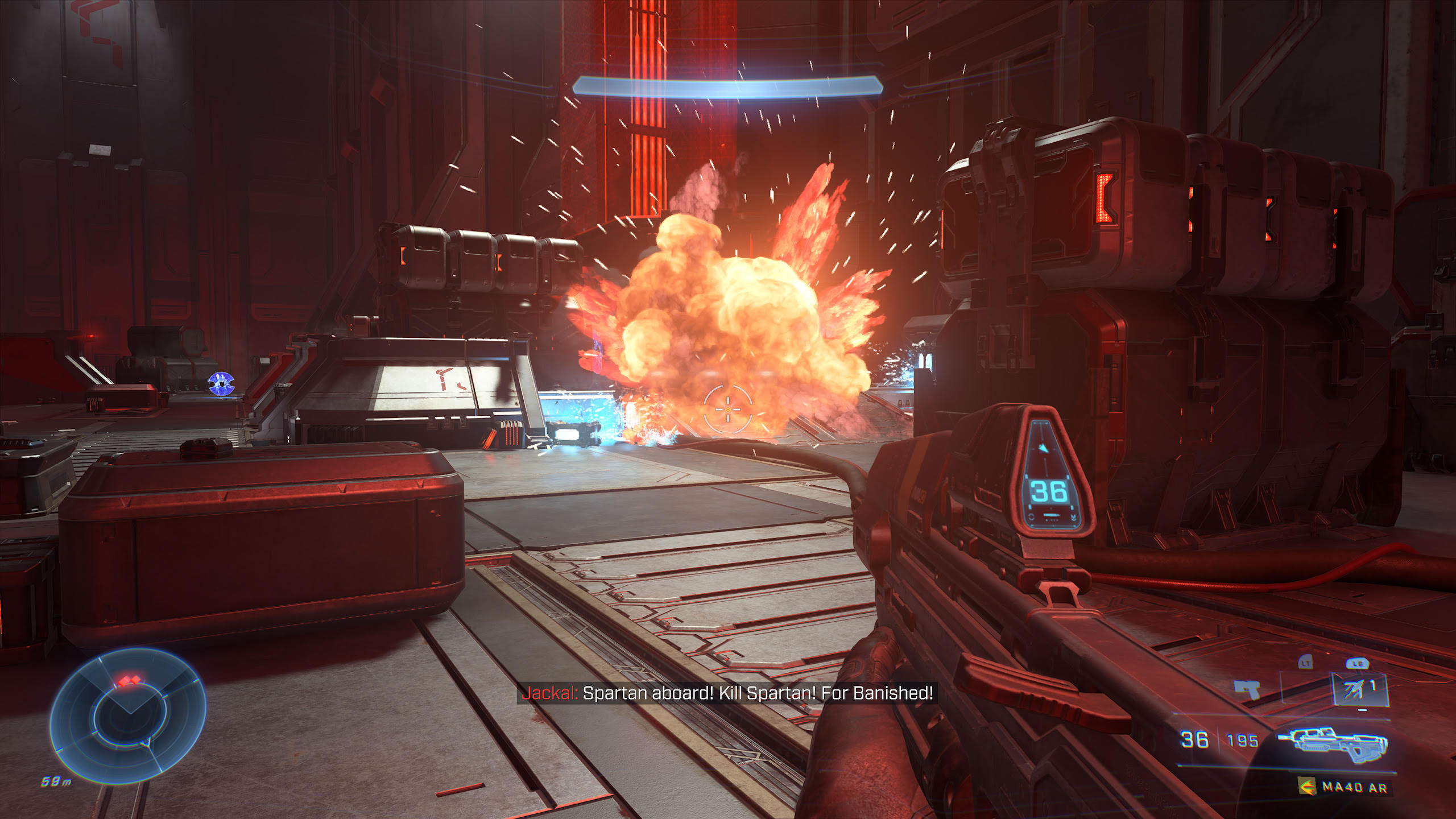Select the spike grenade slot
This screenshot has height=819, width=1456.
click(1359, 690)
